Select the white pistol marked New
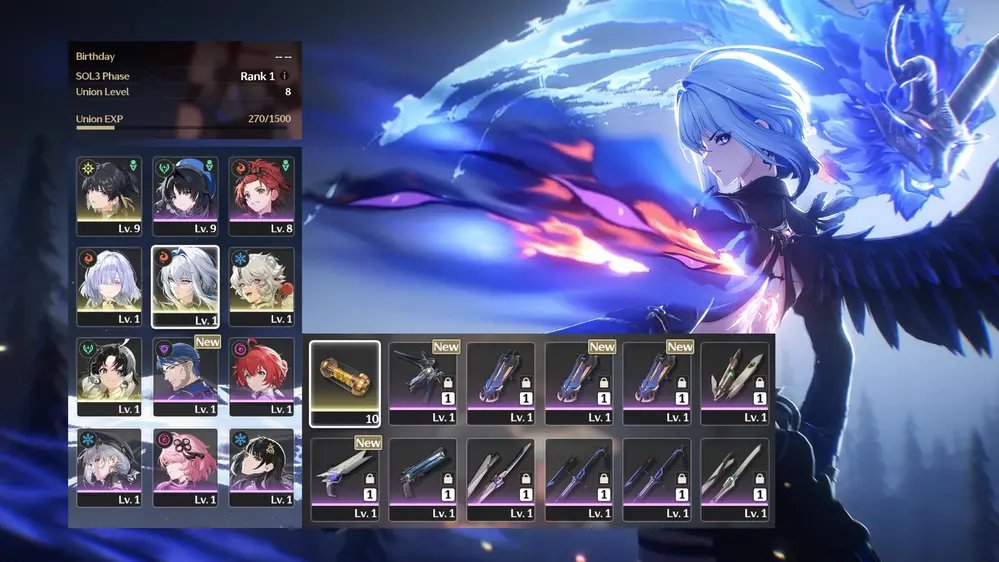The image size is (999, 562). point(345,480)
